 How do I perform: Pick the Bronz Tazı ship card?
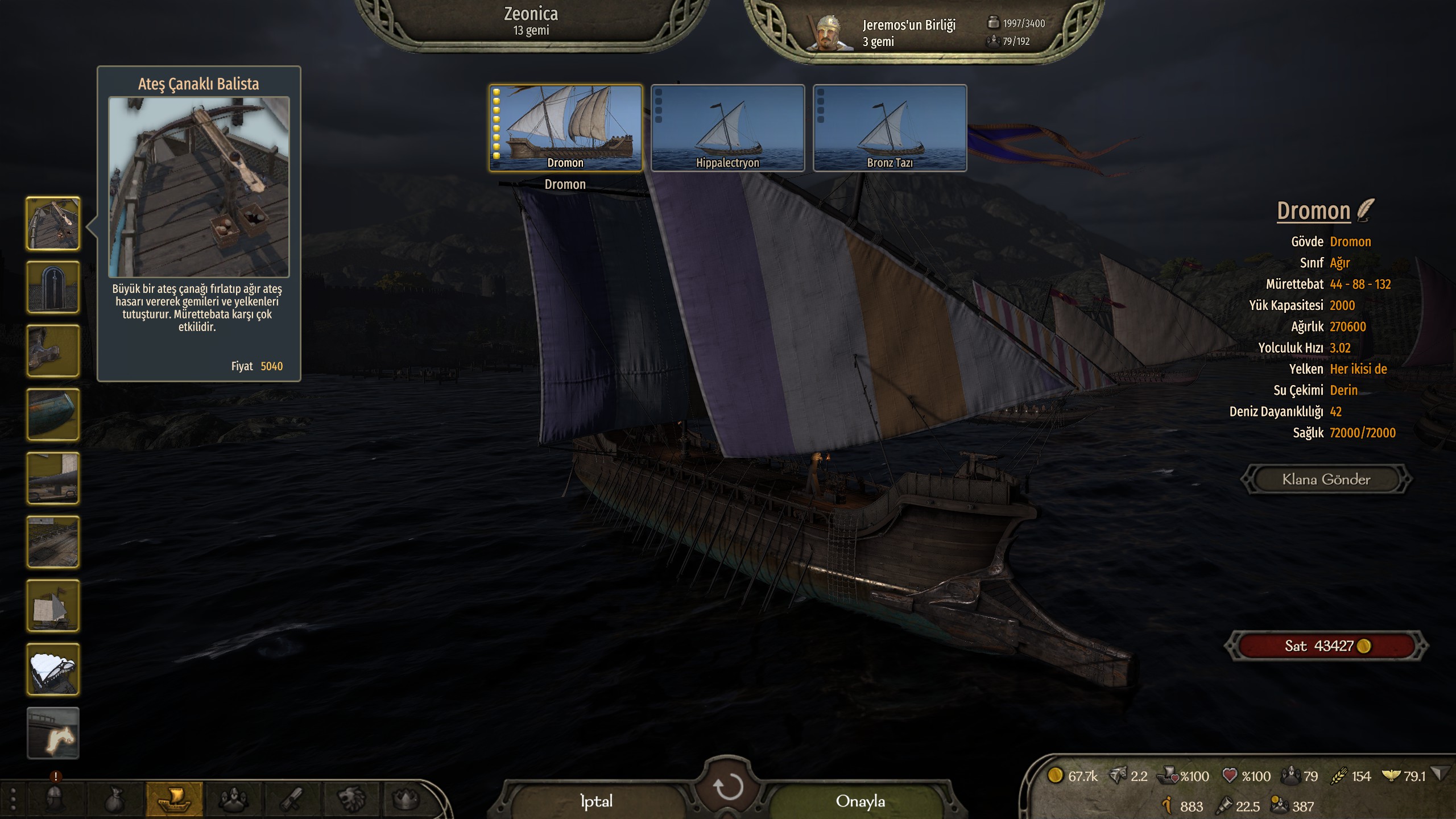point(890,127)
